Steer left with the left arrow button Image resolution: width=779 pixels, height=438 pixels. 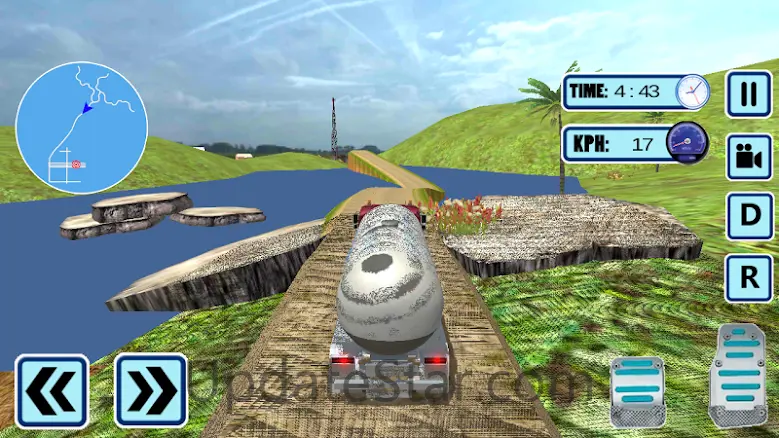(x=51, y=391)
